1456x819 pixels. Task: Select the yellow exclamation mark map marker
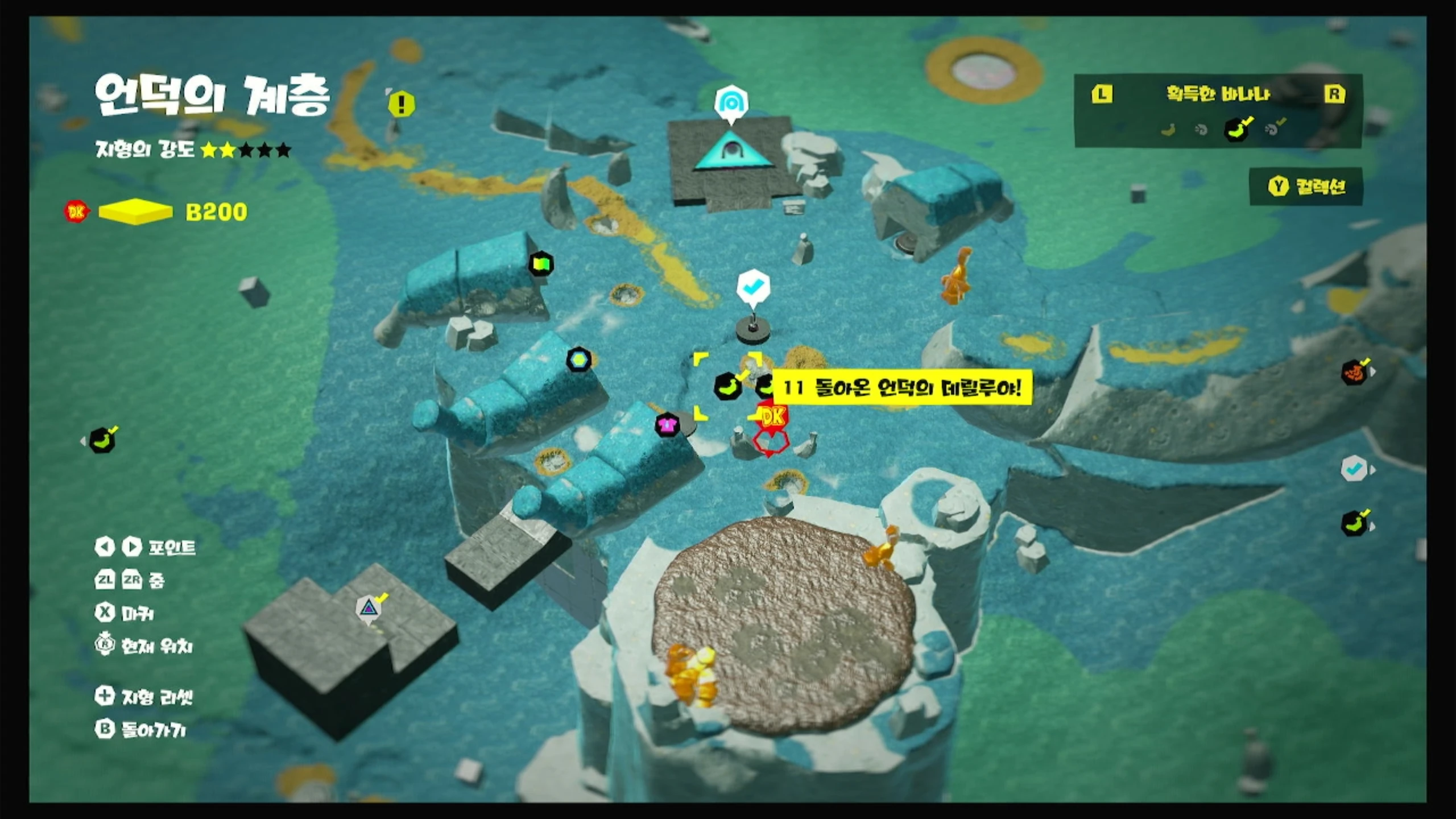[x=402, y=104]
